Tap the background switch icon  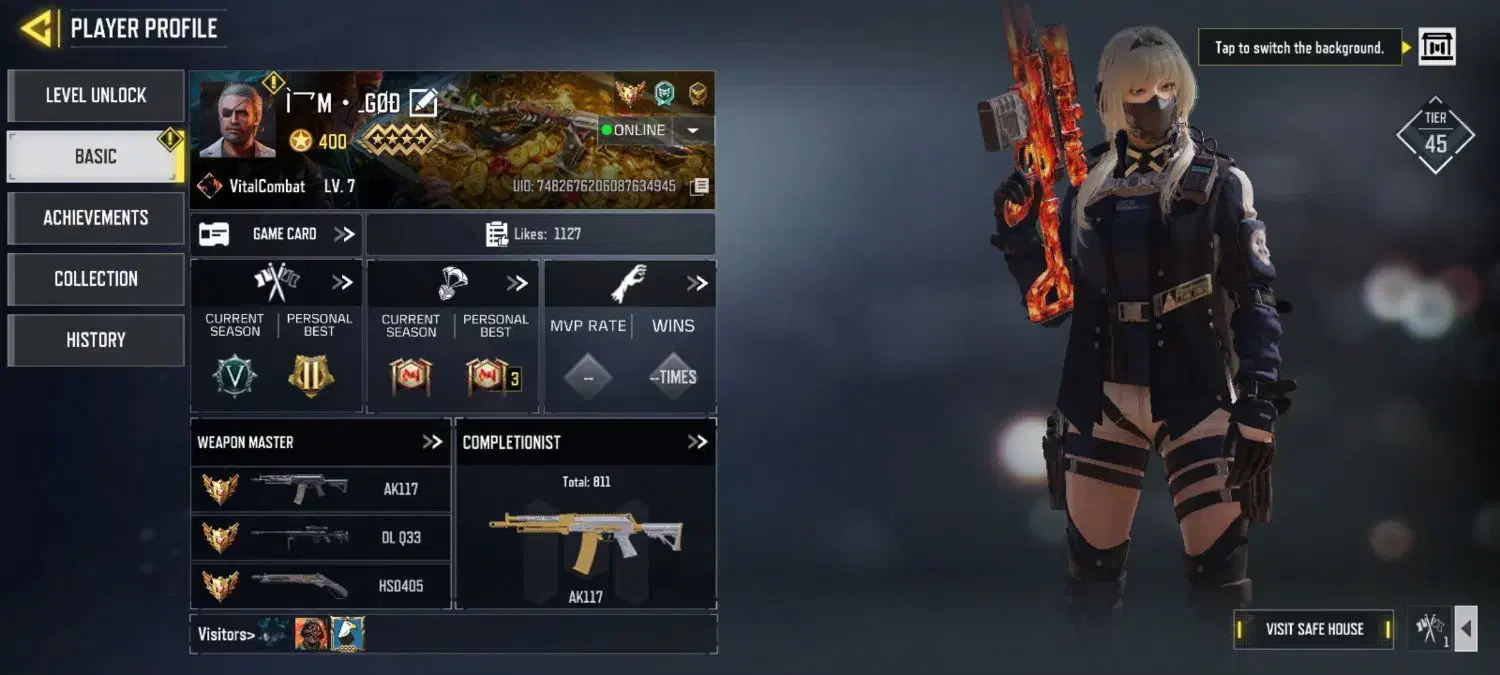[1437, 47]
